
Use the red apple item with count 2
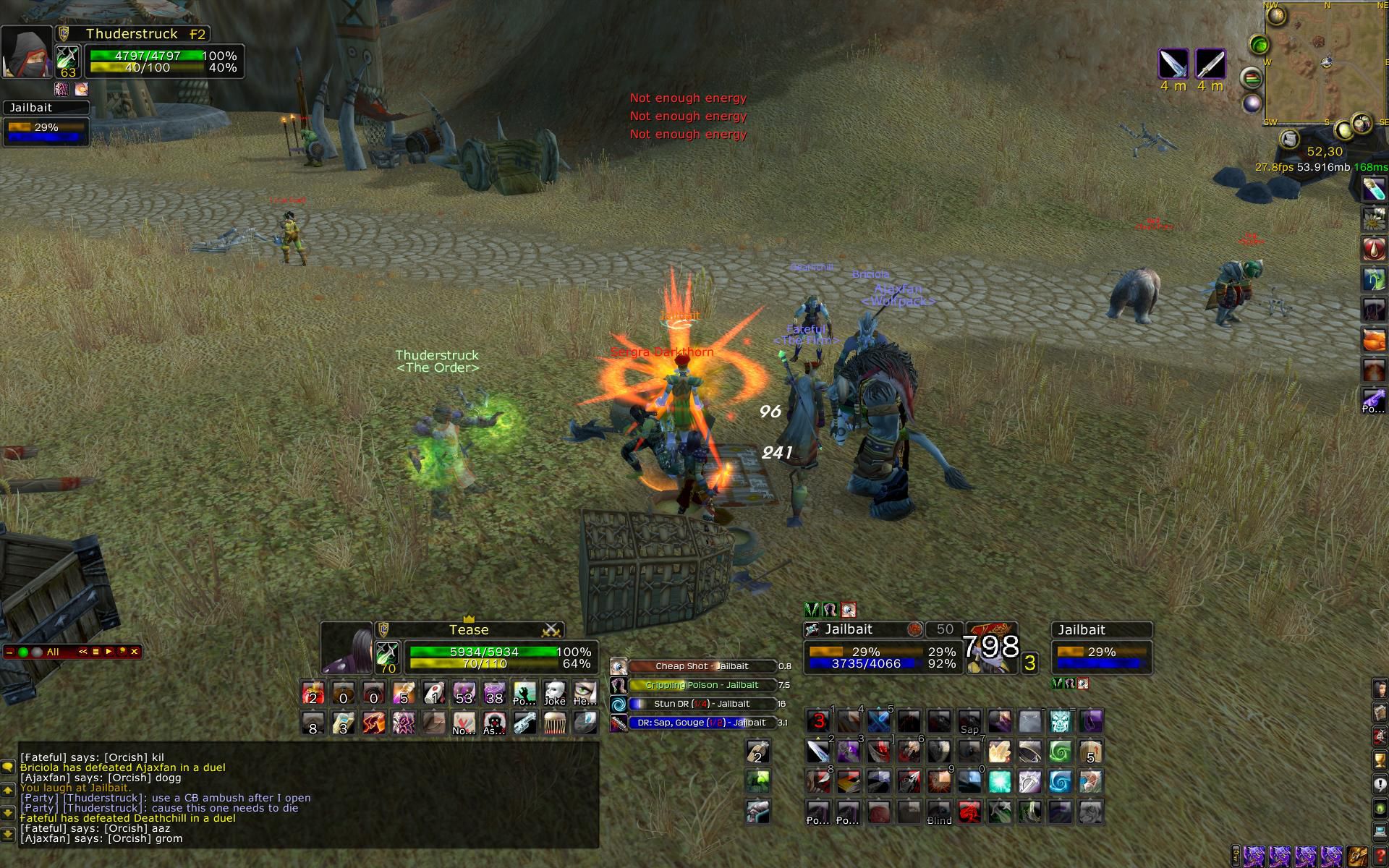tap(313, 693)
